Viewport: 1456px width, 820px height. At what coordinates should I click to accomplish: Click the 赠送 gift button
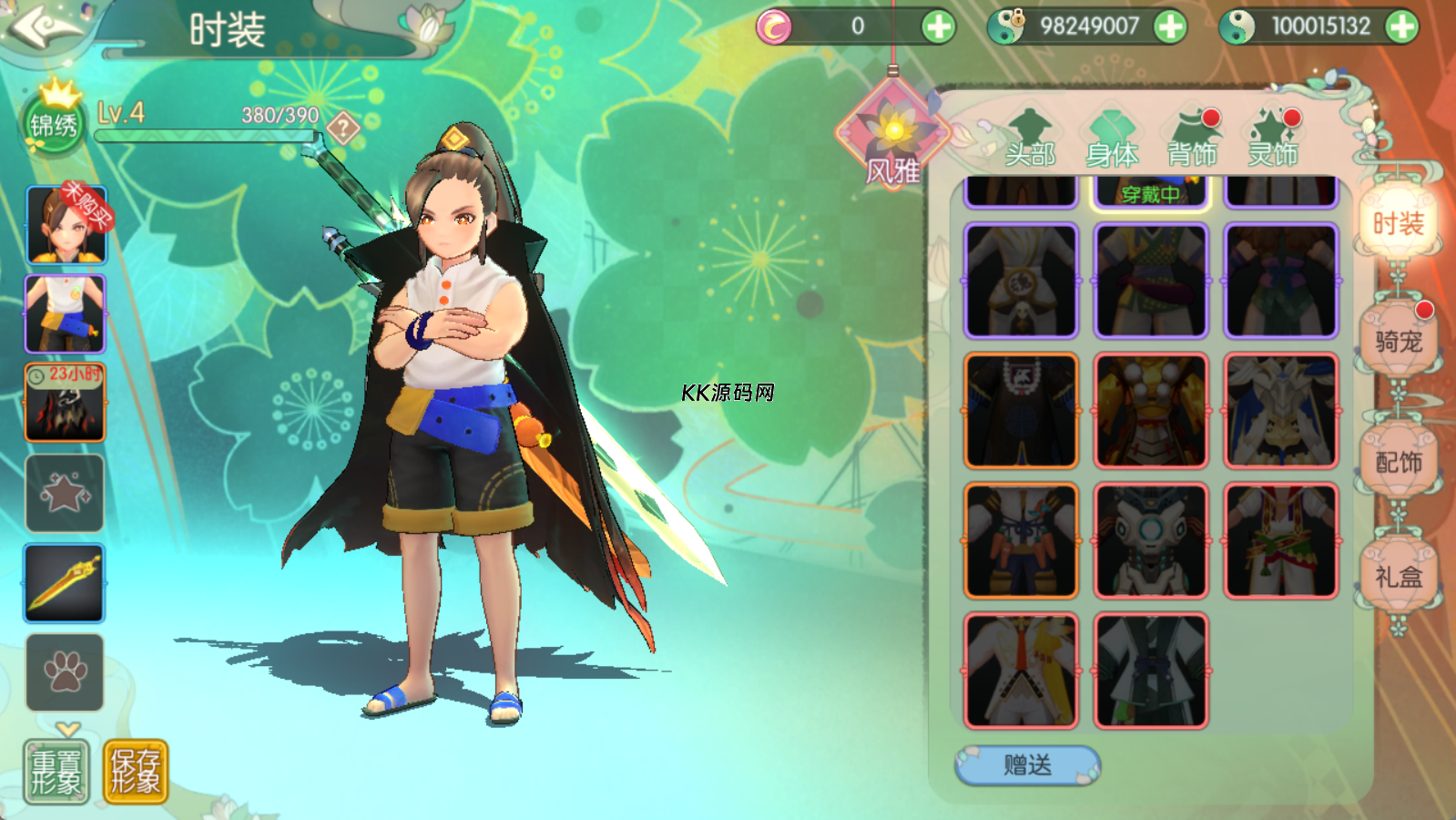point(1027,765)
